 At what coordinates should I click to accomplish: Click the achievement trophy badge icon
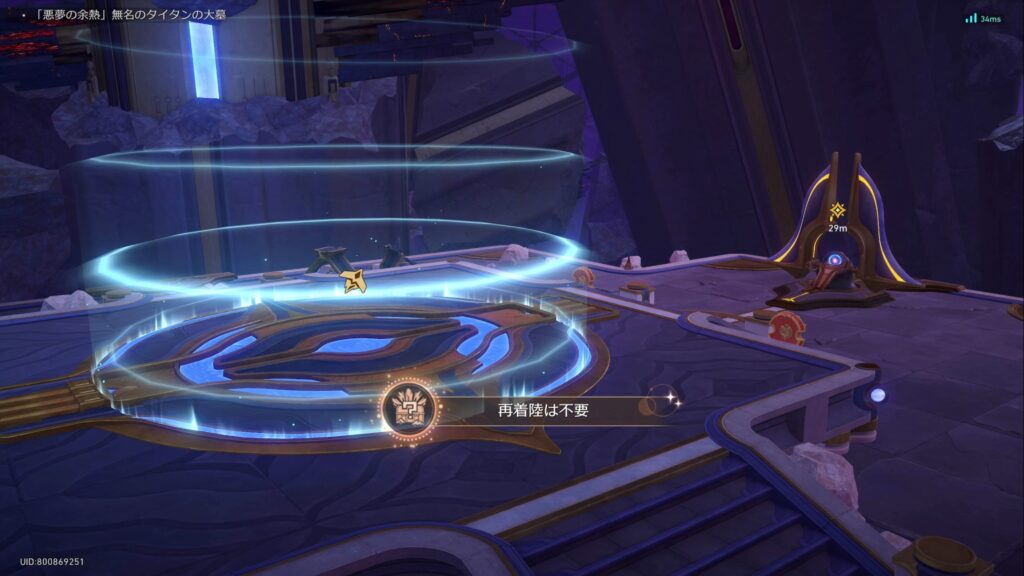coord(408,409)
